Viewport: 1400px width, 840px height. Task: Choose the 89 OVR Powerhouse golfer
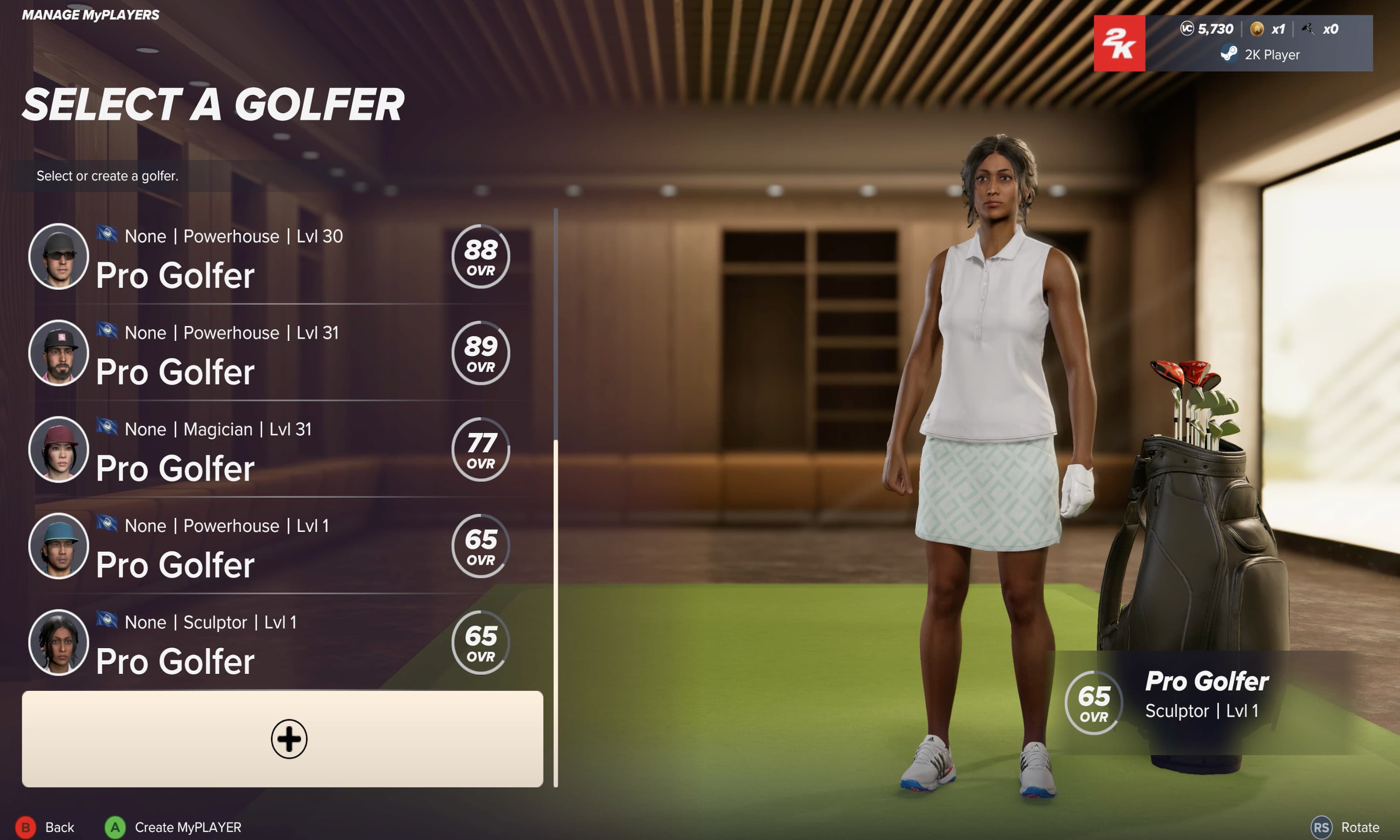point(272,354)
